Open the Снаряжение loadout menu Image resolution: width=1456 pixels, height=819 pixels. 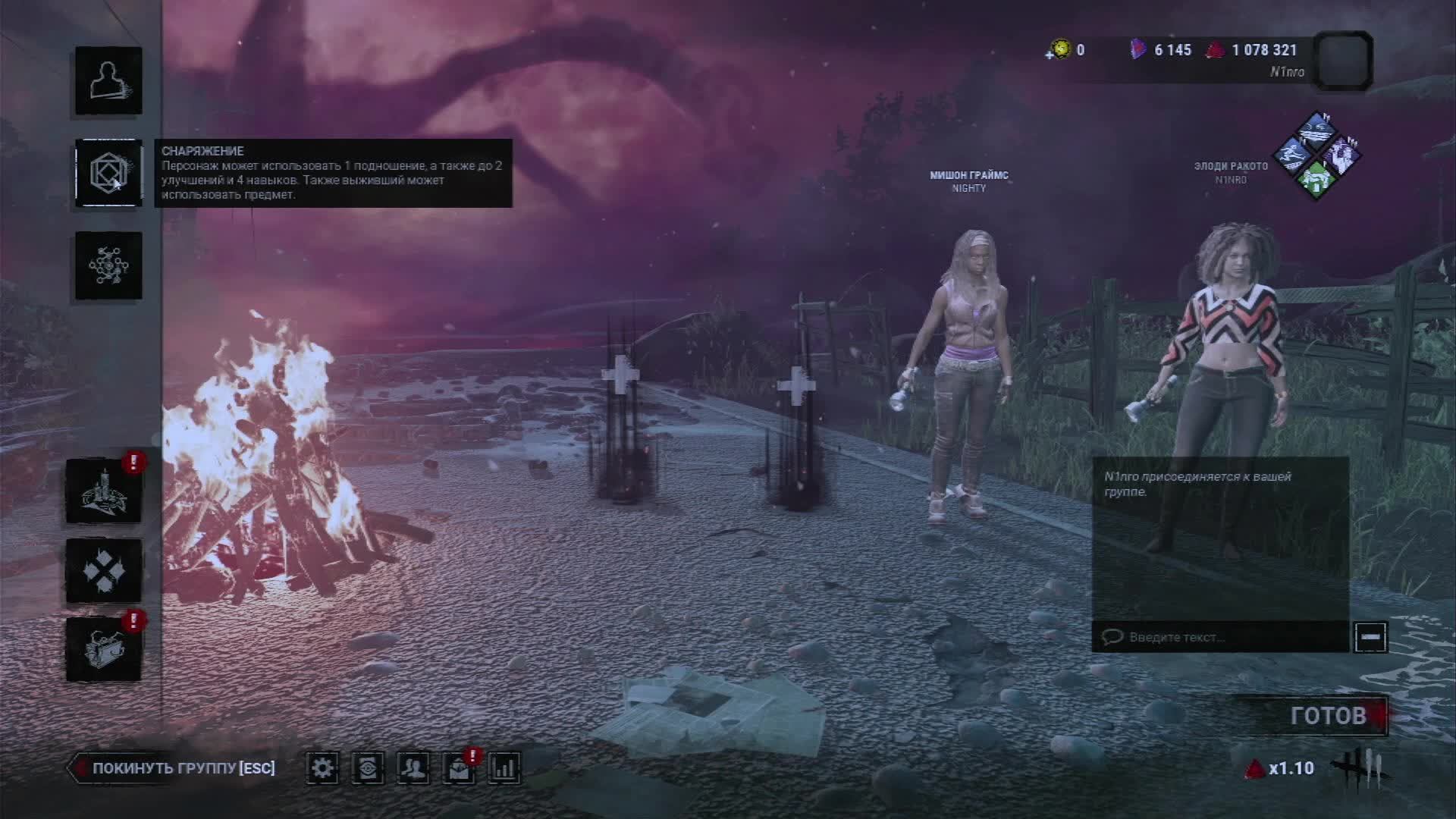tap(108, 173)
